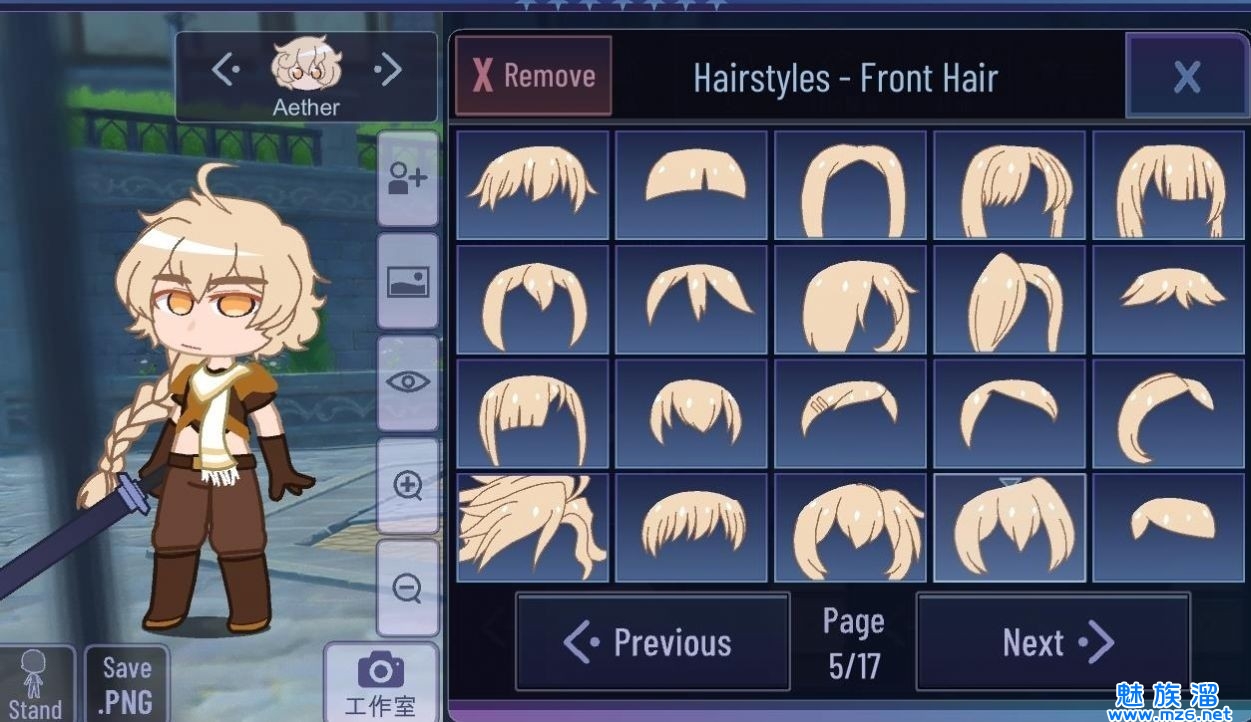Switch to the previous character with left arrow

pyautogui.click(x=225, y=70)
